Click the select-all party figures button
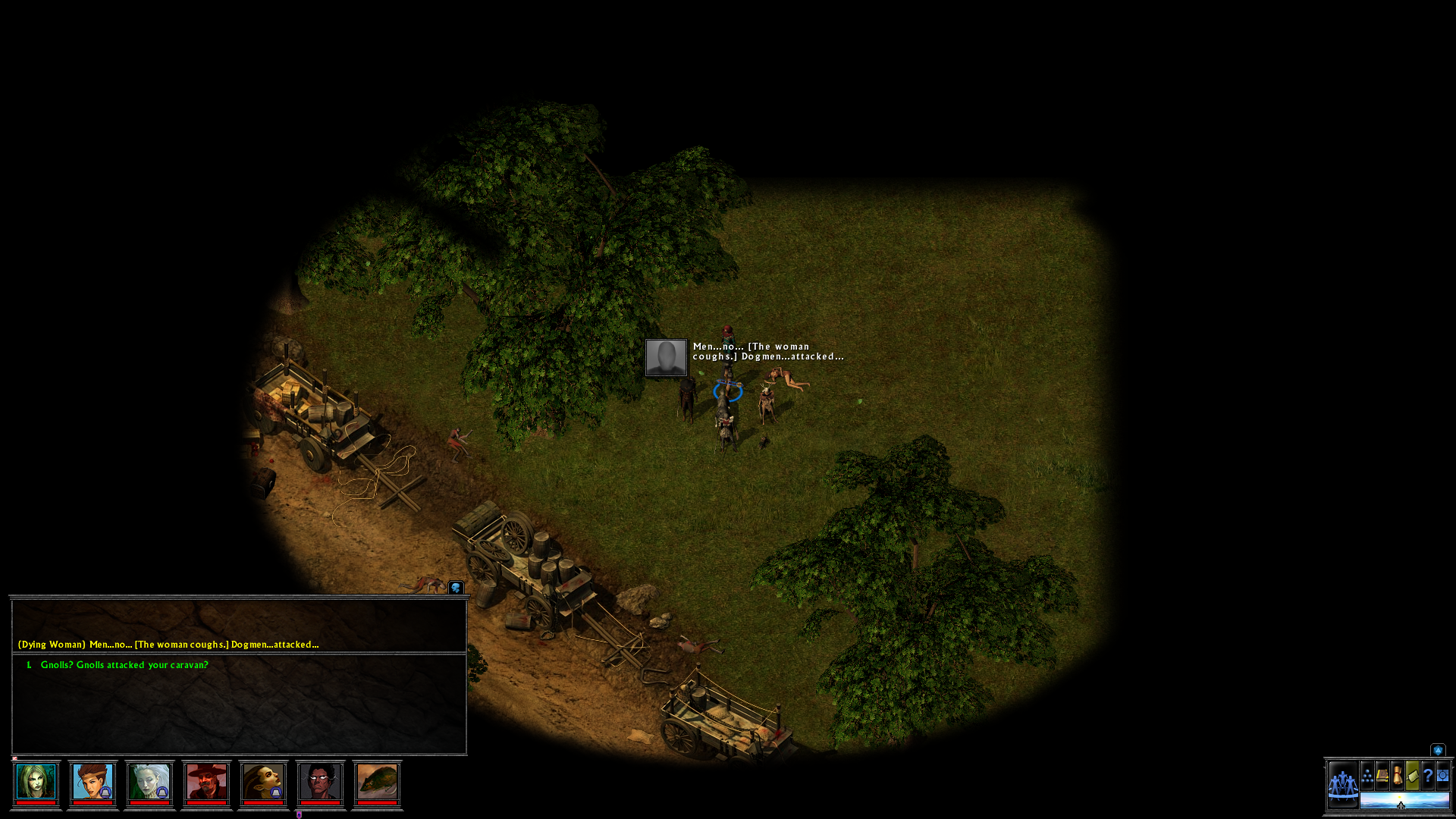The height and width of the screenshot is (819, 1456). [1342, 784]
